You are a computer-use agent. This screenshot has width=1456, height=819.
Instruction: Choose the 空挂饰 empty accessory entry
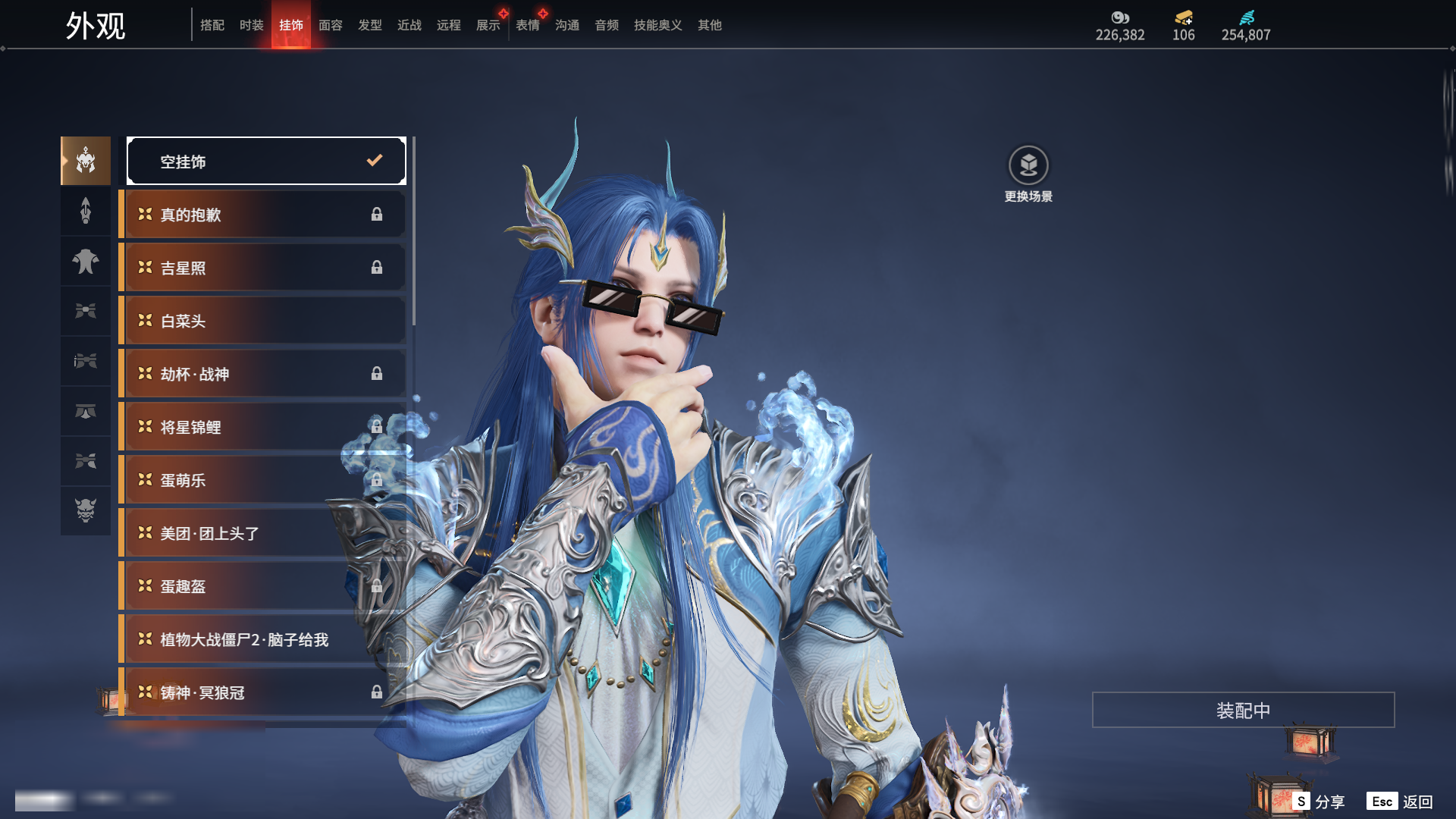pyautogui.click(x=266, y=161)
